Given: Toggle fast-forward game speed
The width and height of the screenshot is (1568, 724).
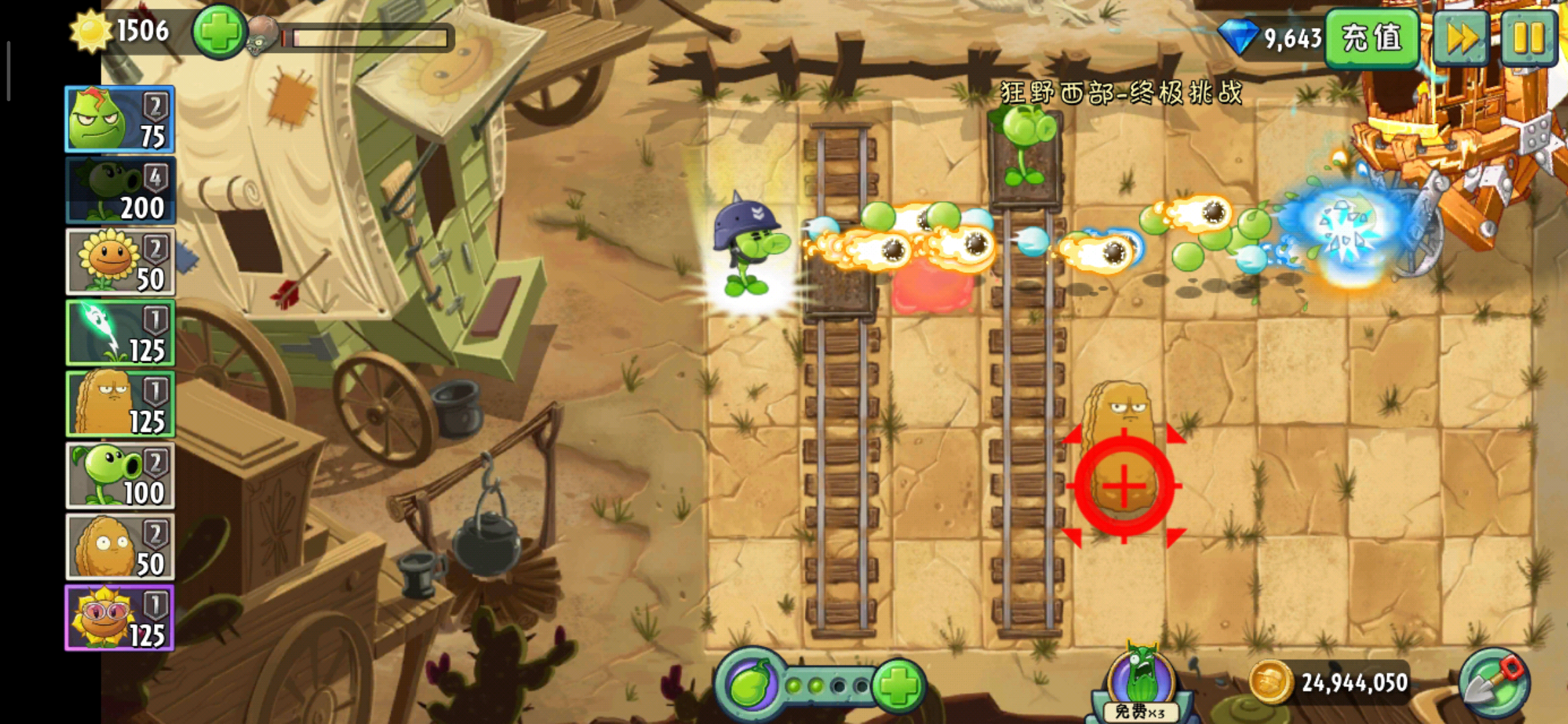Looking at the screenshot, I should pos(1461,38).
